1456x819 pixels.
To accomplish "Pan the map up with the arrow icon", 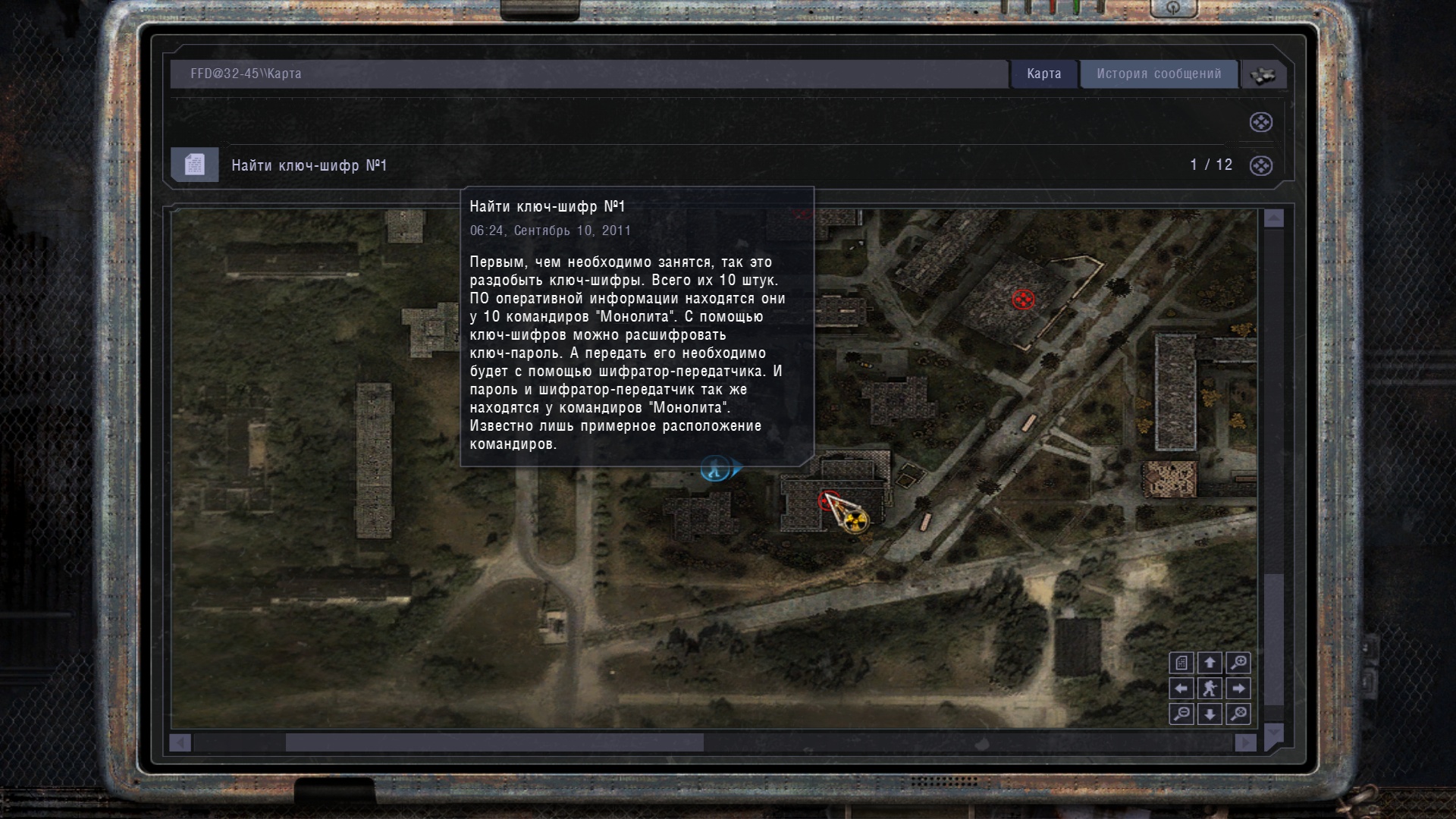I will pyautogui.click(x=1210, y=663).
